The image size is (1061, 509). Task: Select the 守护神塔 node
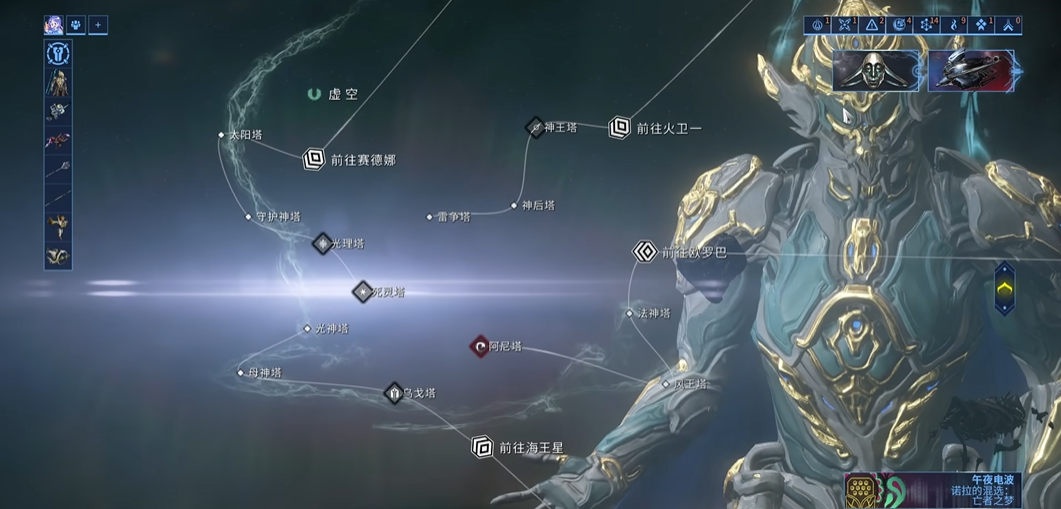tap(249, 216)
